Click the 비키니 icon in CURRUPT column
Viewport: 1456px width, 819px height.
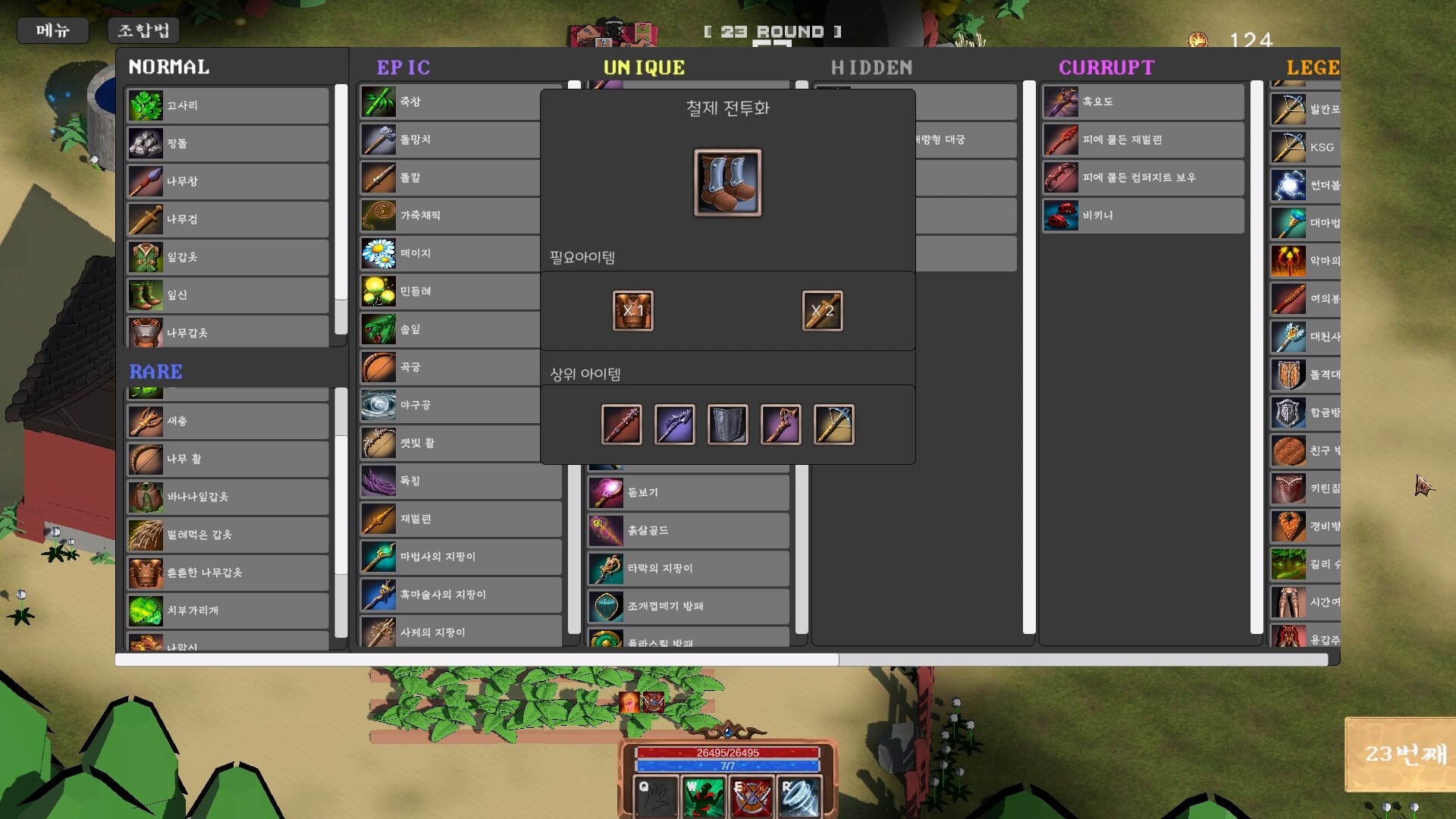point(1060,215)
